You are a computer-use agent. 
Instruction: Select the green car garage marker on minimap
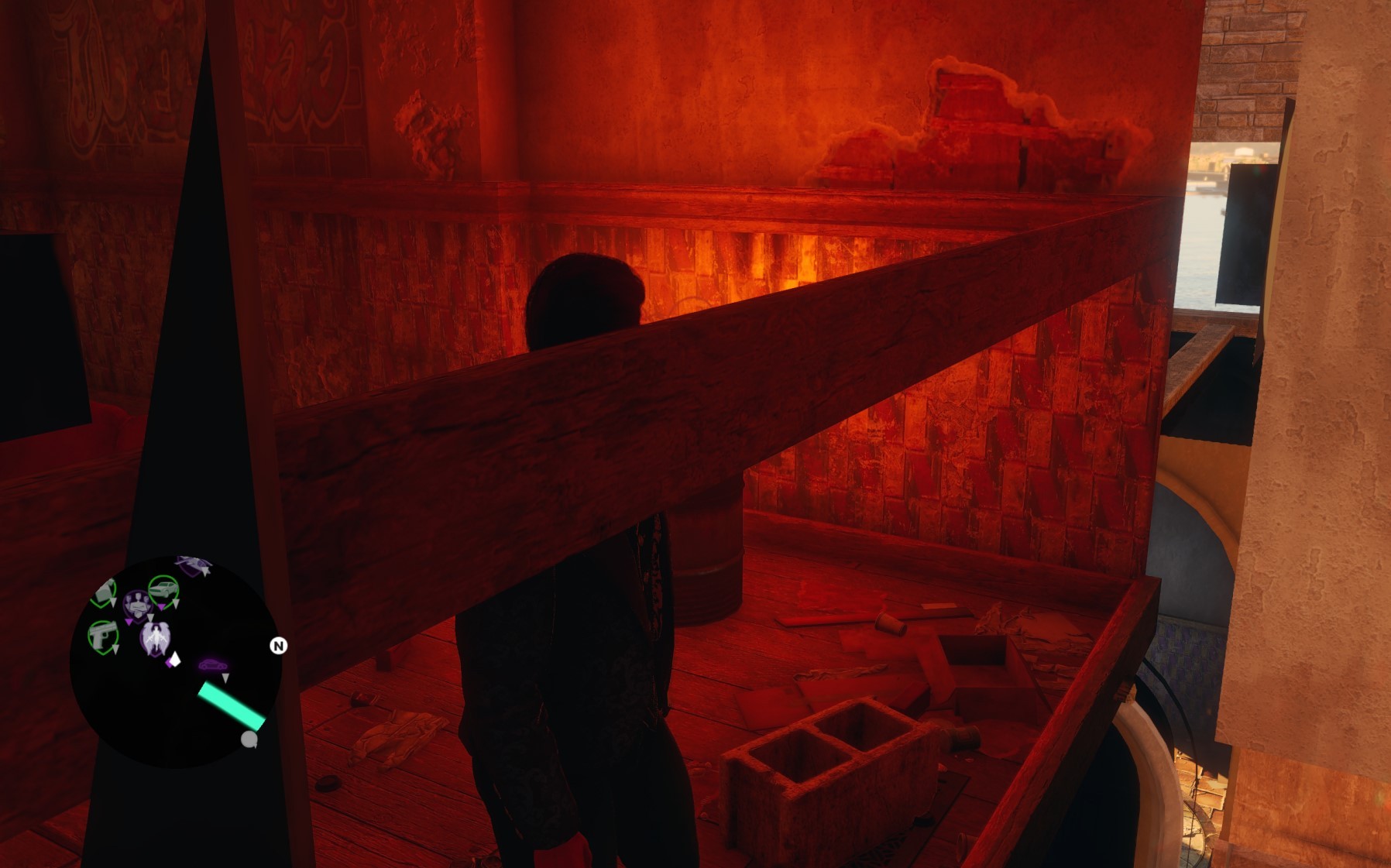point(163,591)
